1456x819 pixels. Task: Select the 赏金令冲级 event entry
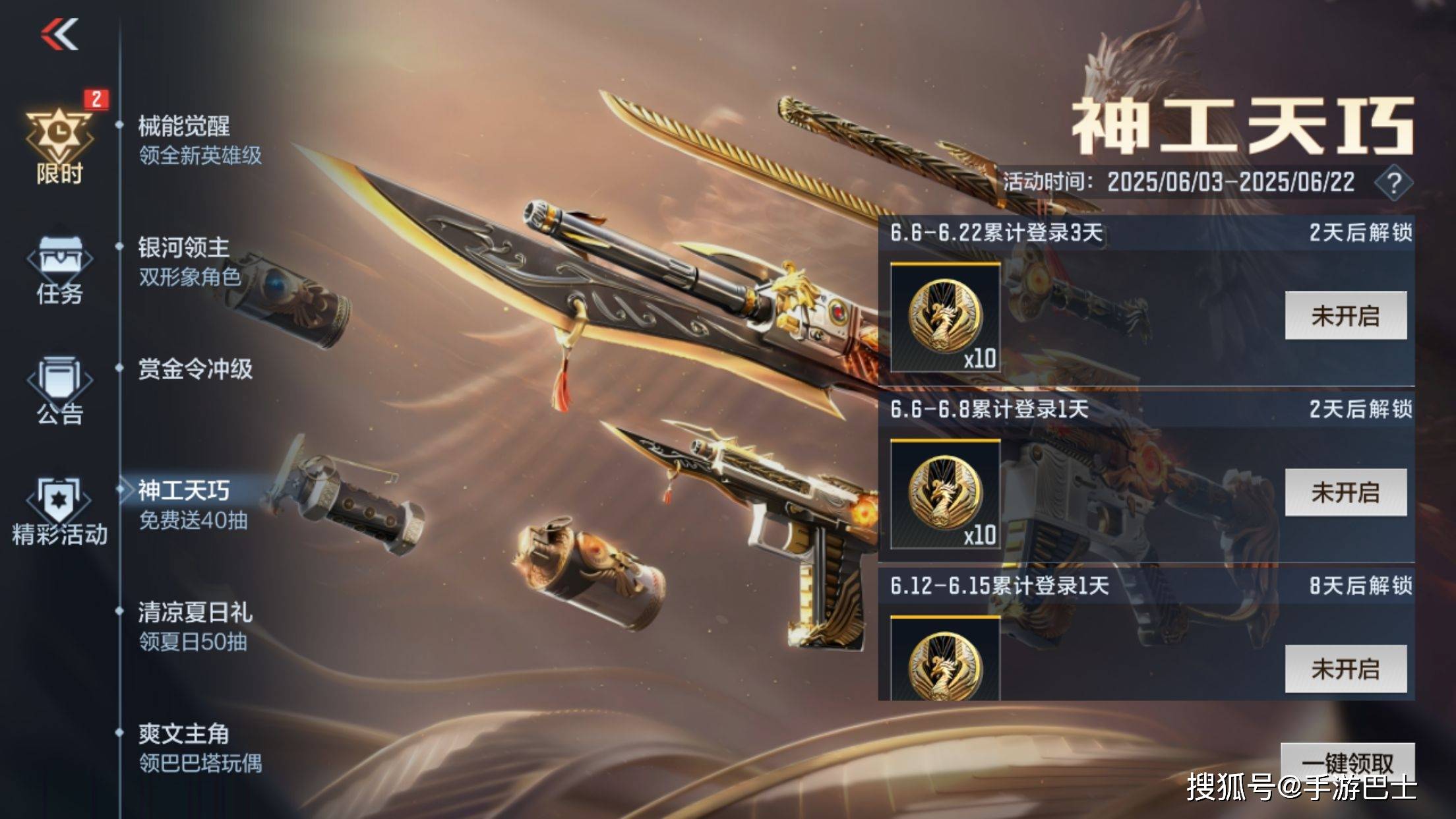click(x=195, y=369)
